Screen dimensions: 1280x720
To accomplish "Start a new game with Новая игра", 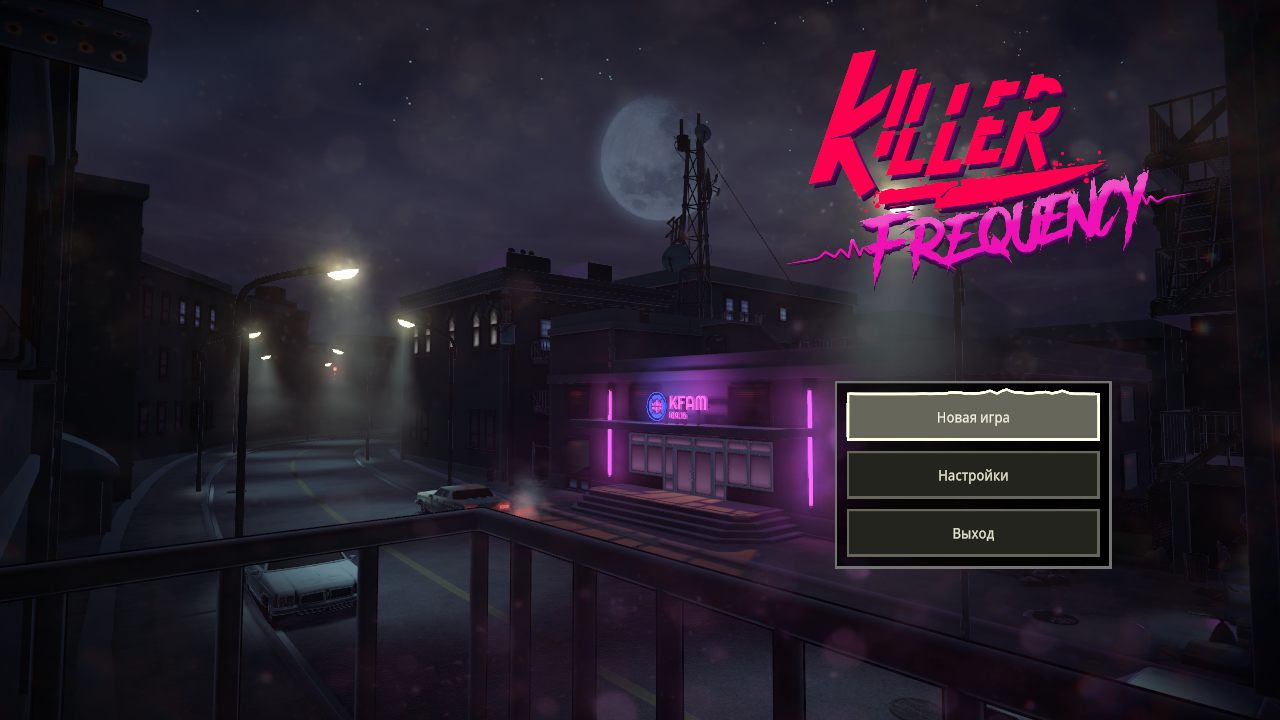I will tap(973, 417).
